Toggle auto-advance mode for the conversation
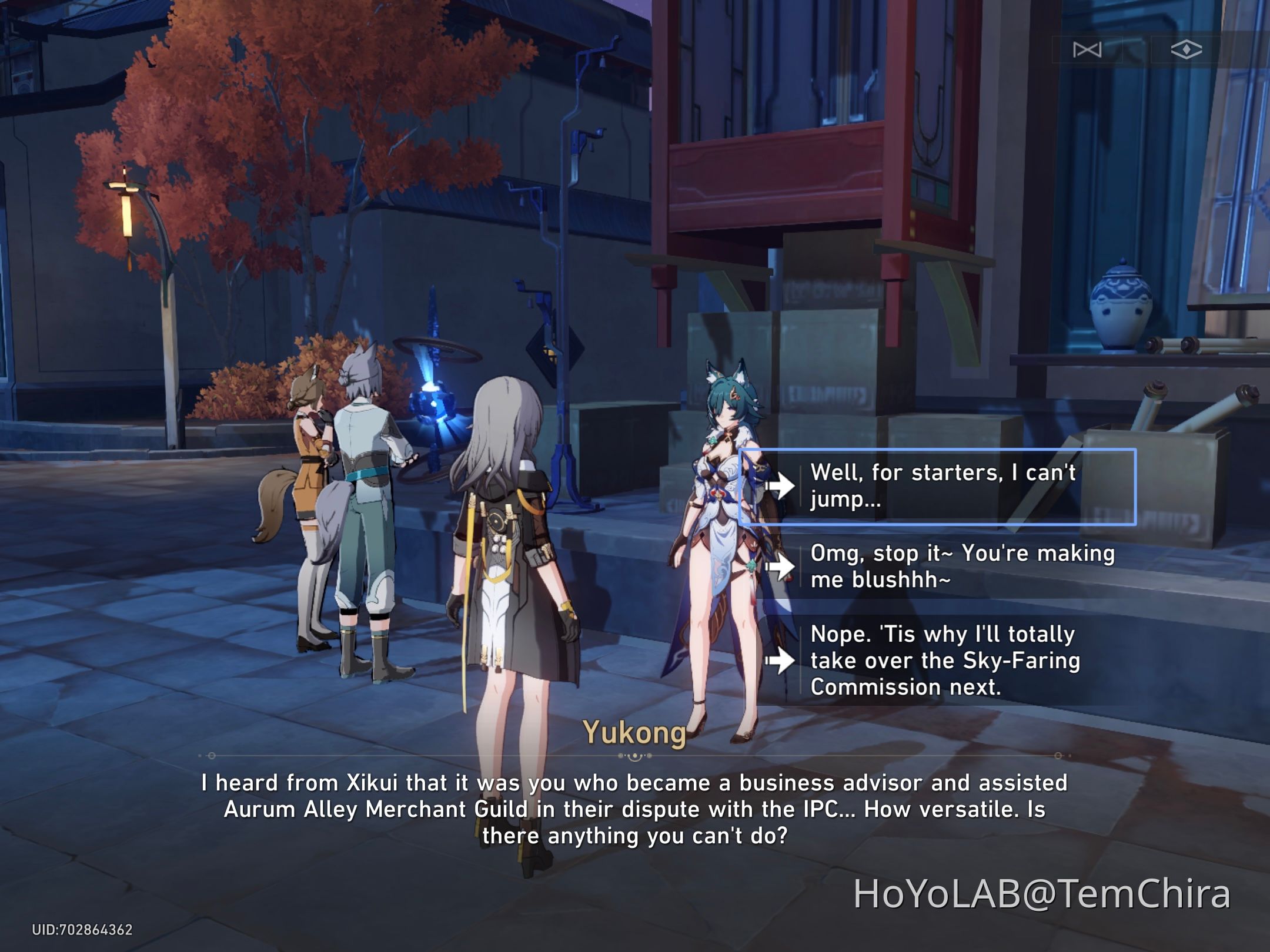The image size is (1270, 952). coord(1088,49)
